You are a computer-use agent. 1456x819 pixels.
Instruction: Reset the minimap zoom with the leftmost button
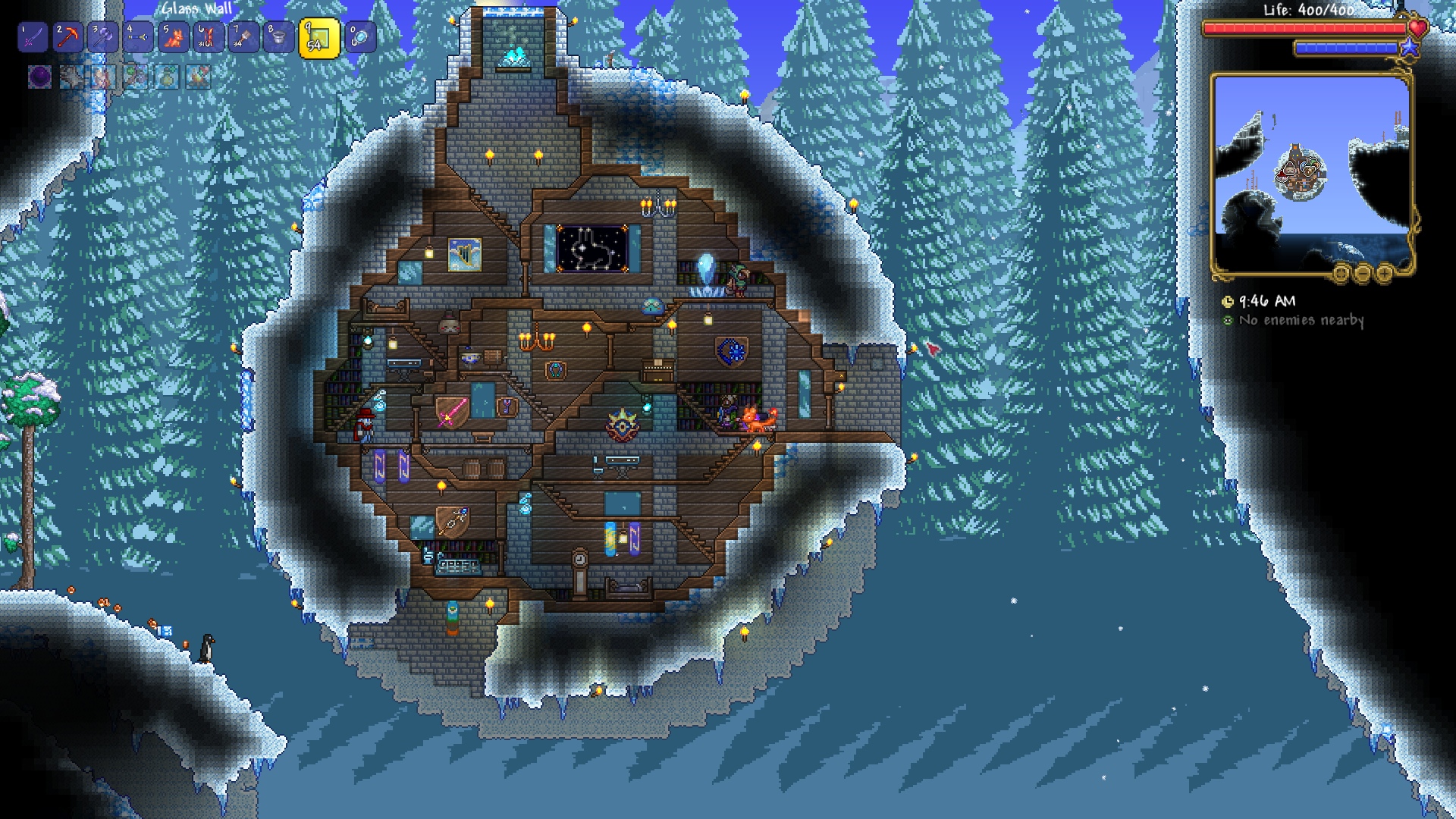click(1341, 273)
